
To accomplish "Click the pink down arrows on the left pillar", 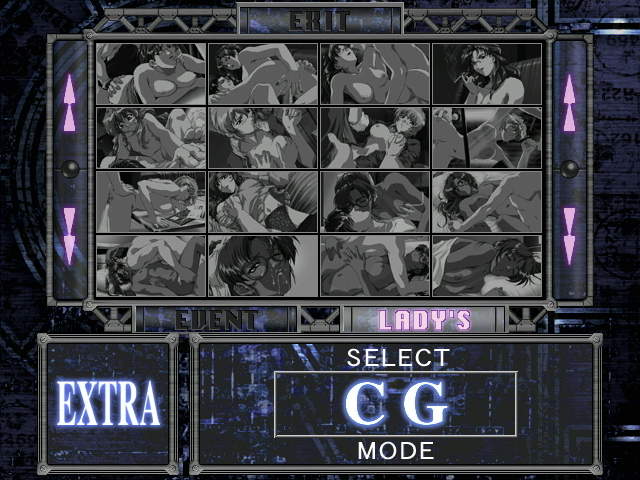I will pos(70,235).
